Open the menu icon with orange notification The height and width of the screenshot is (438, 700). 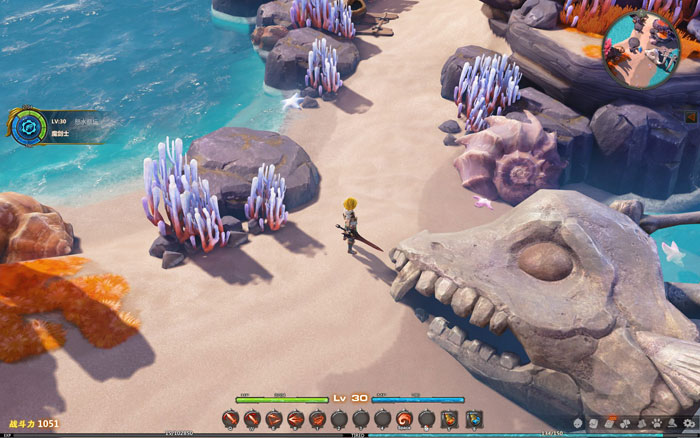coord(610,423)
